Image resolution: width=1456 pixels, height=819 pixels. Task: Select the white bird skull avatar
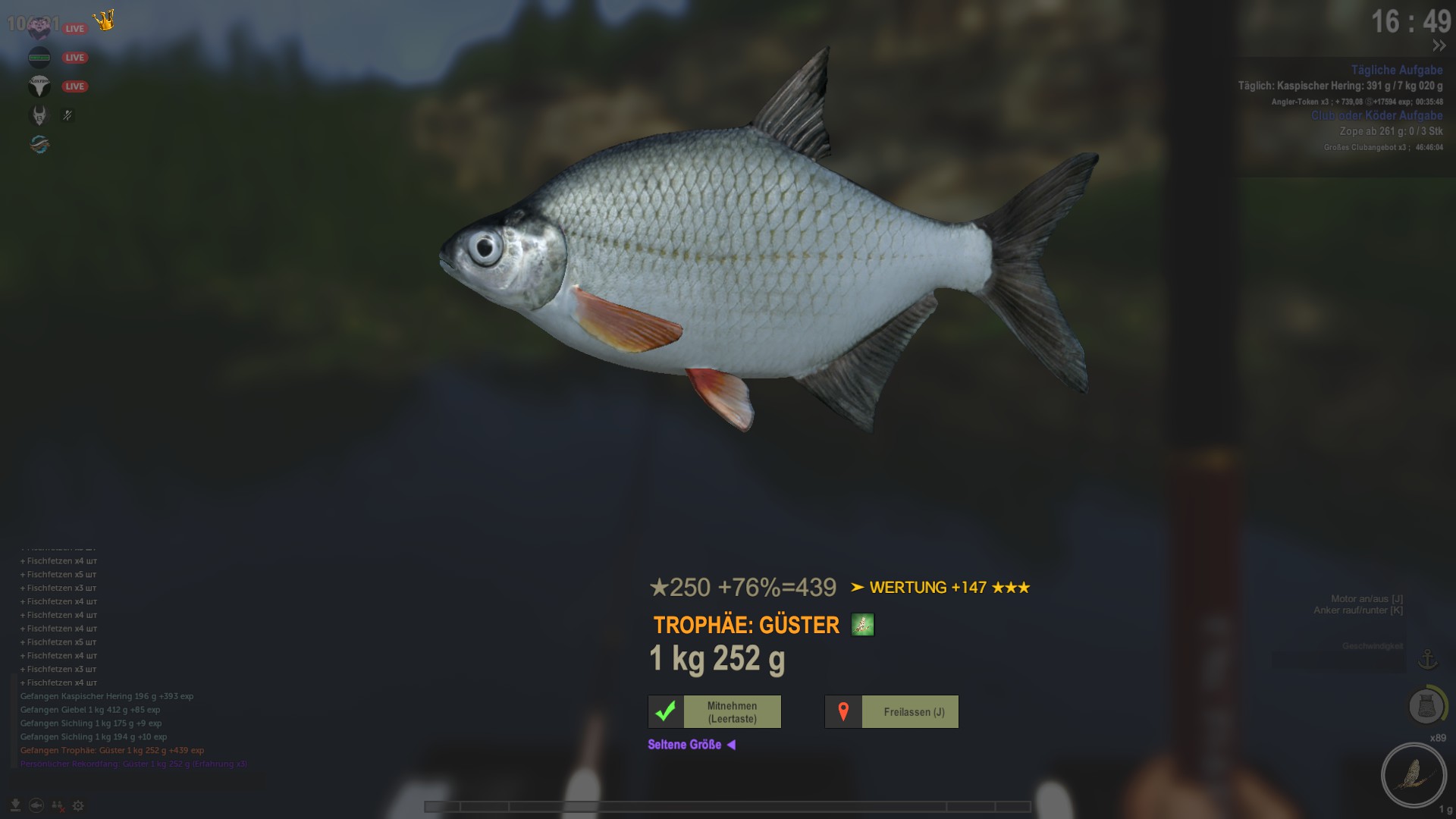(39, 86)
